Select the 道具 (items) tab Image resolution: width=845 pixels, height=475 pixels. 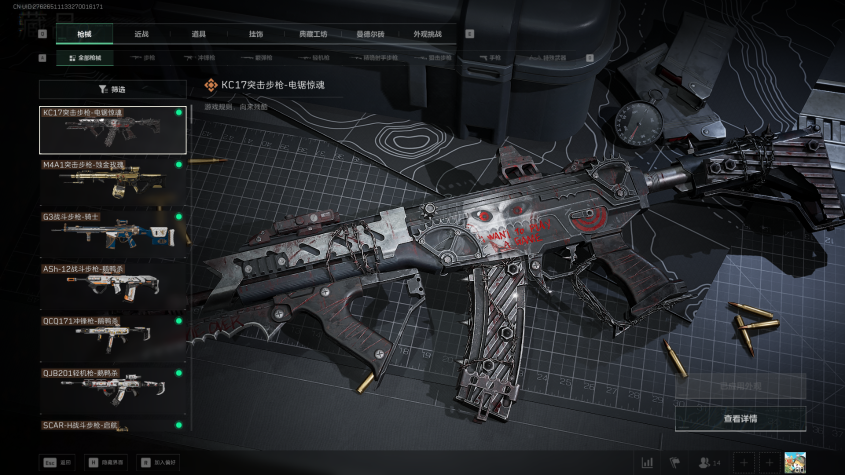198,33
